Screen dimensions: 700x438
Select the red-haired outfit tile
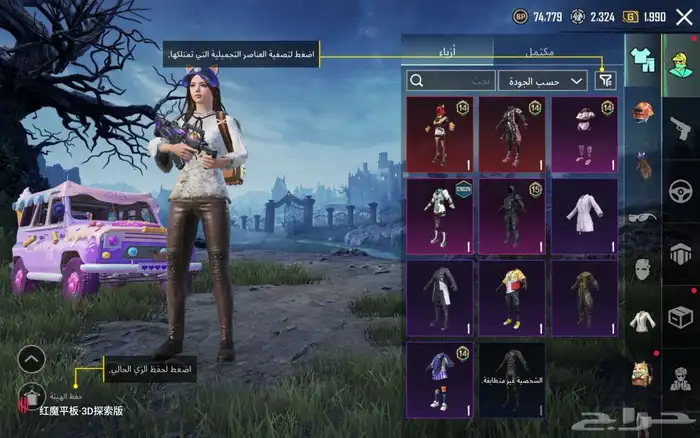pos(438,133)
